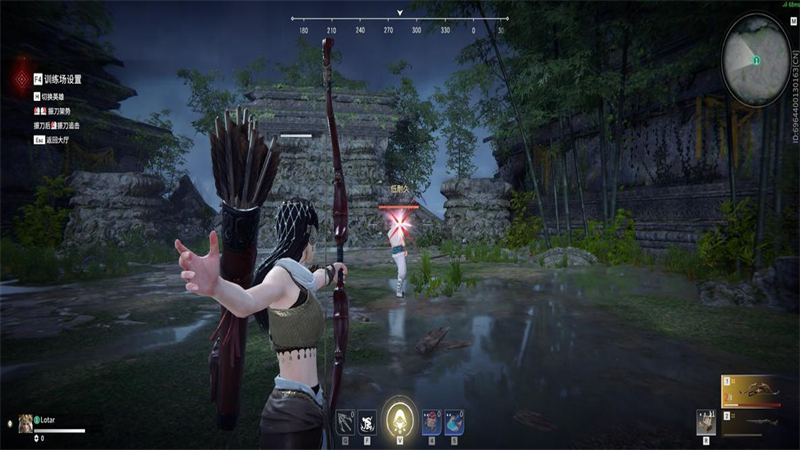Open the circular minimap

757,60
